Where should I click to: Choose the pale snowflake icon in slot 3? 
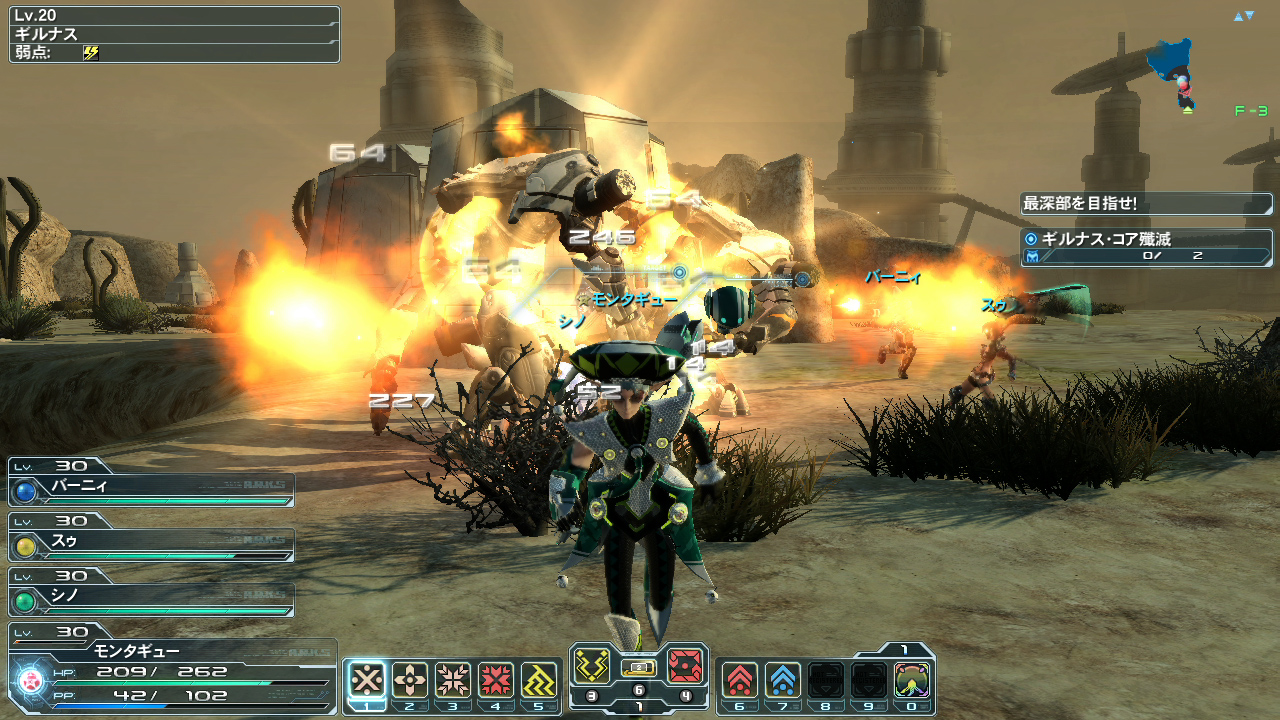(453, 680)
